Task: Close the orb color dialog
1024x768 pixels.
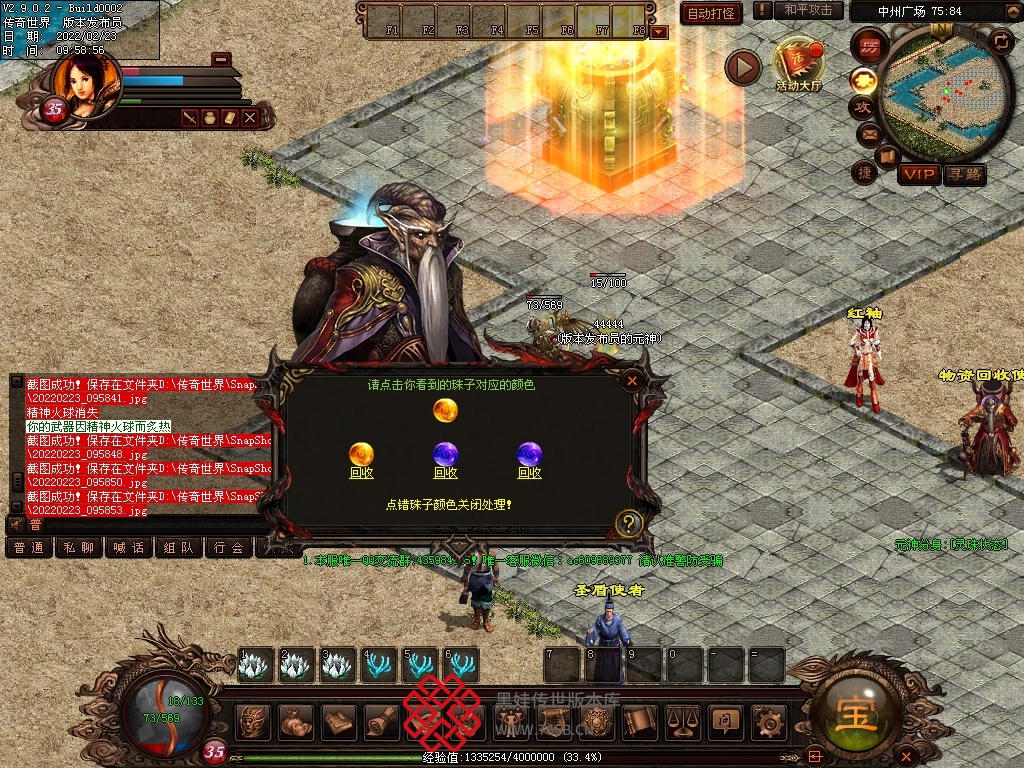Action: coord(631,381)
